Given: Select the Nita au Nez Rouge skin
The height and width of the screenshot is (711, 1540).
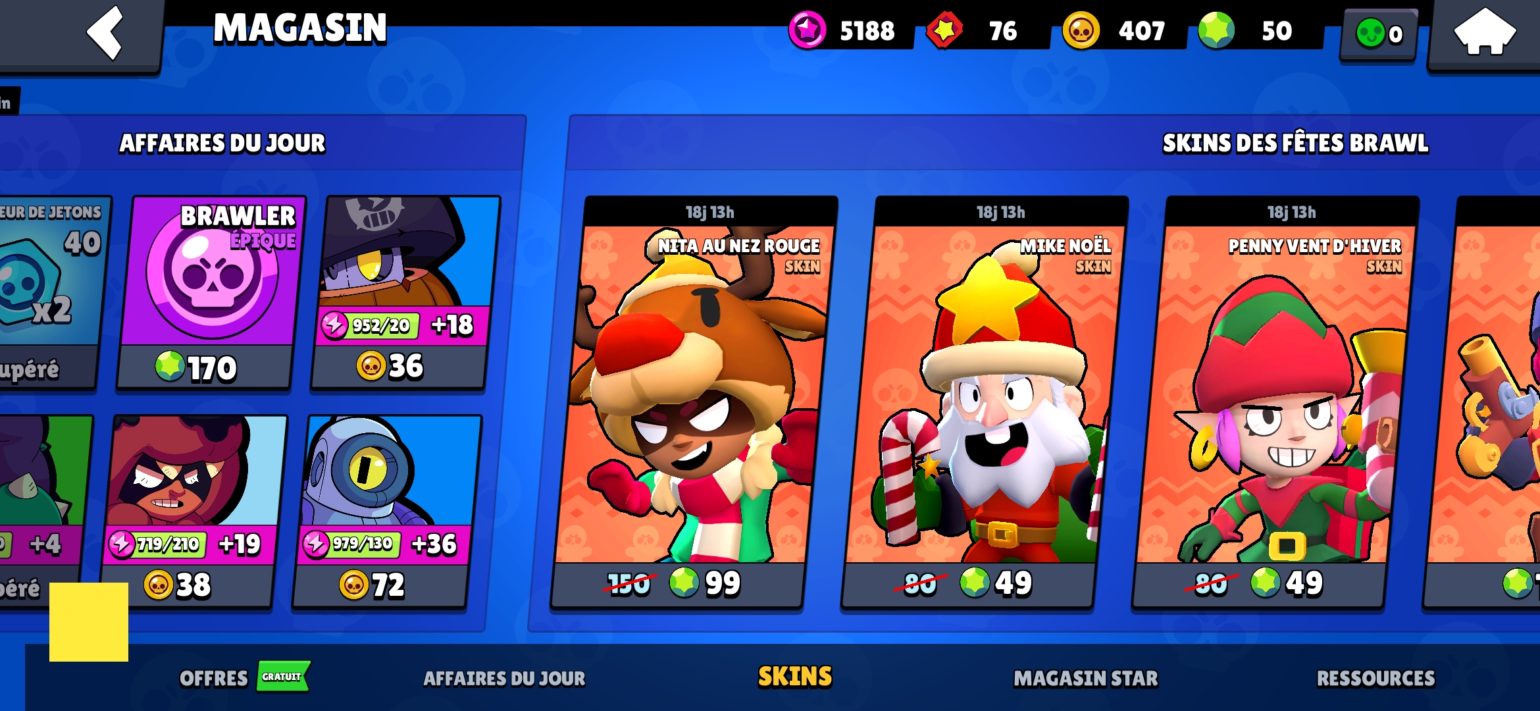Looking at the screenshot, I should point(693,402).
